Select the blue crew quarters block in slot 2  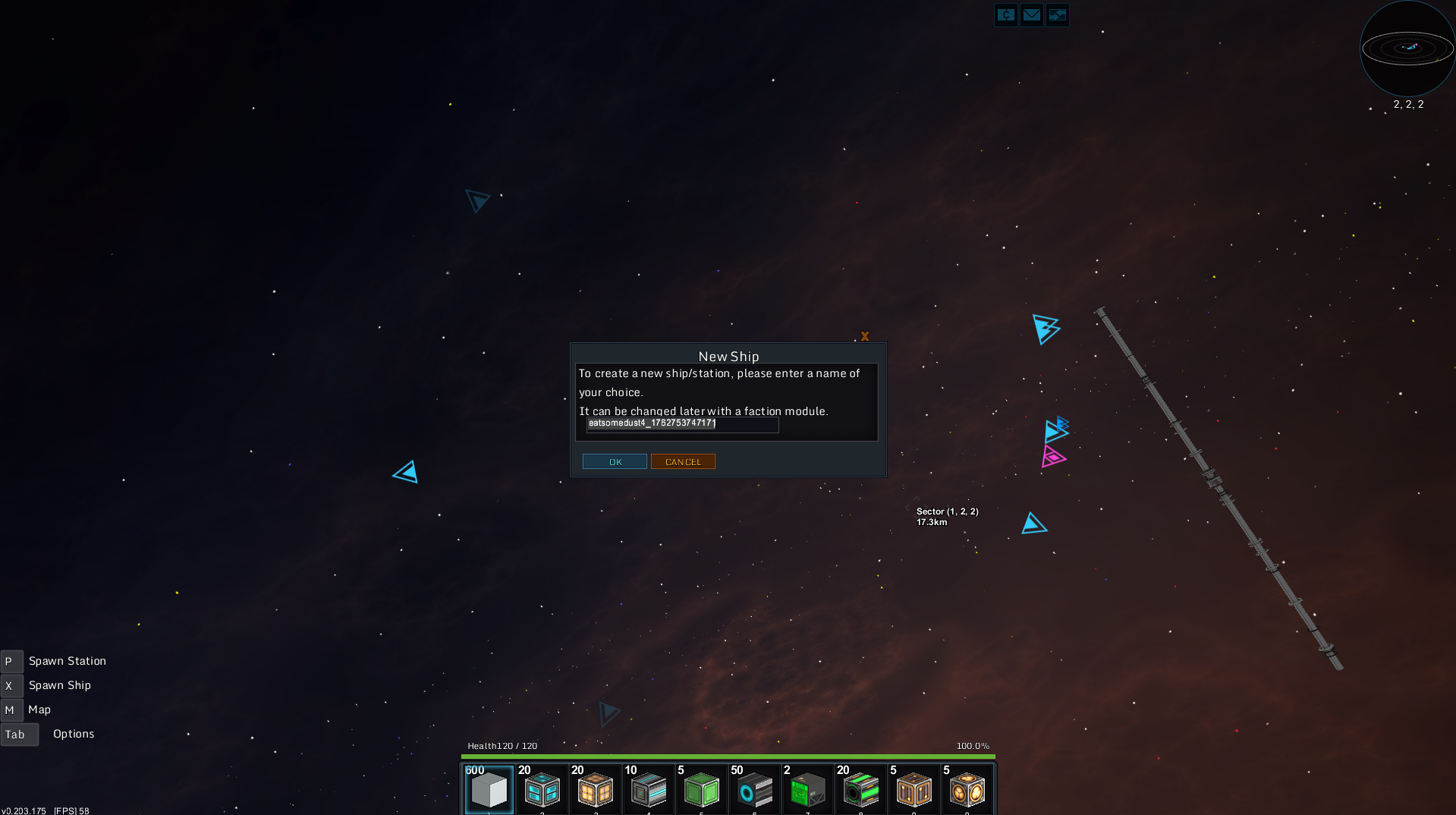[x=542, y=790]
